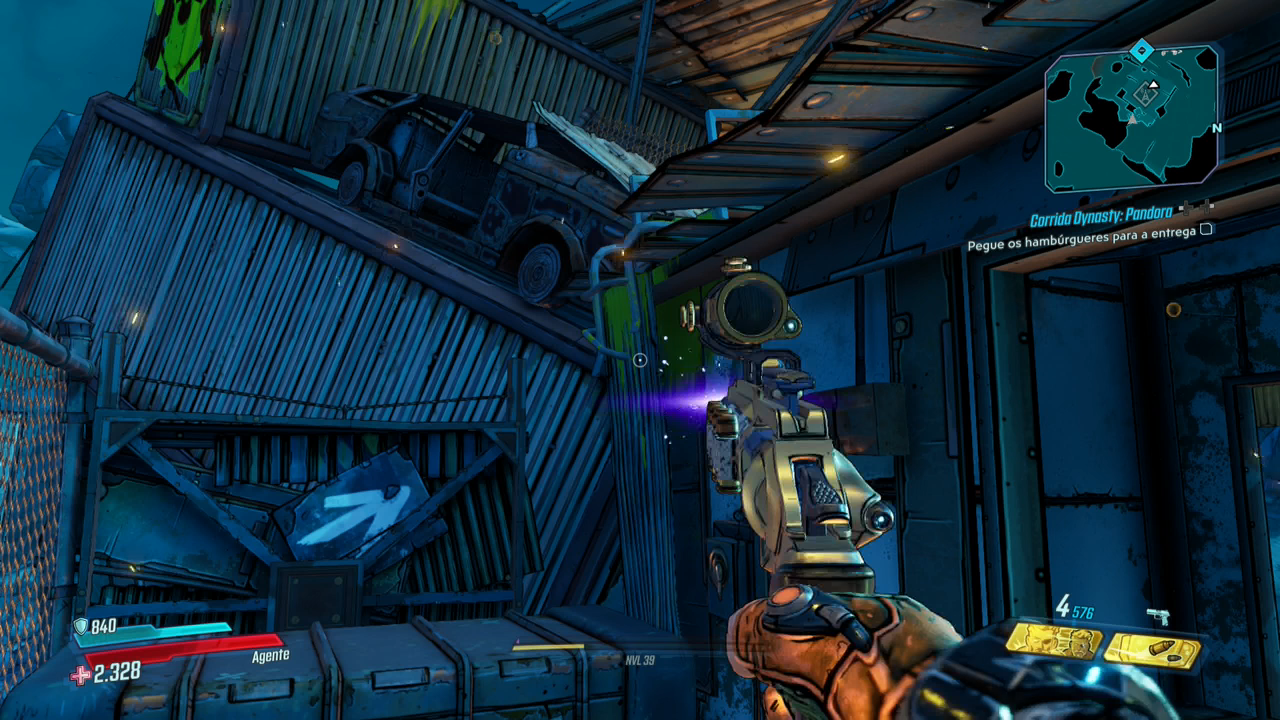Open the minimap
Image resolution: width=1280 pixels, height=720 pixels.
coord(1131,118)
